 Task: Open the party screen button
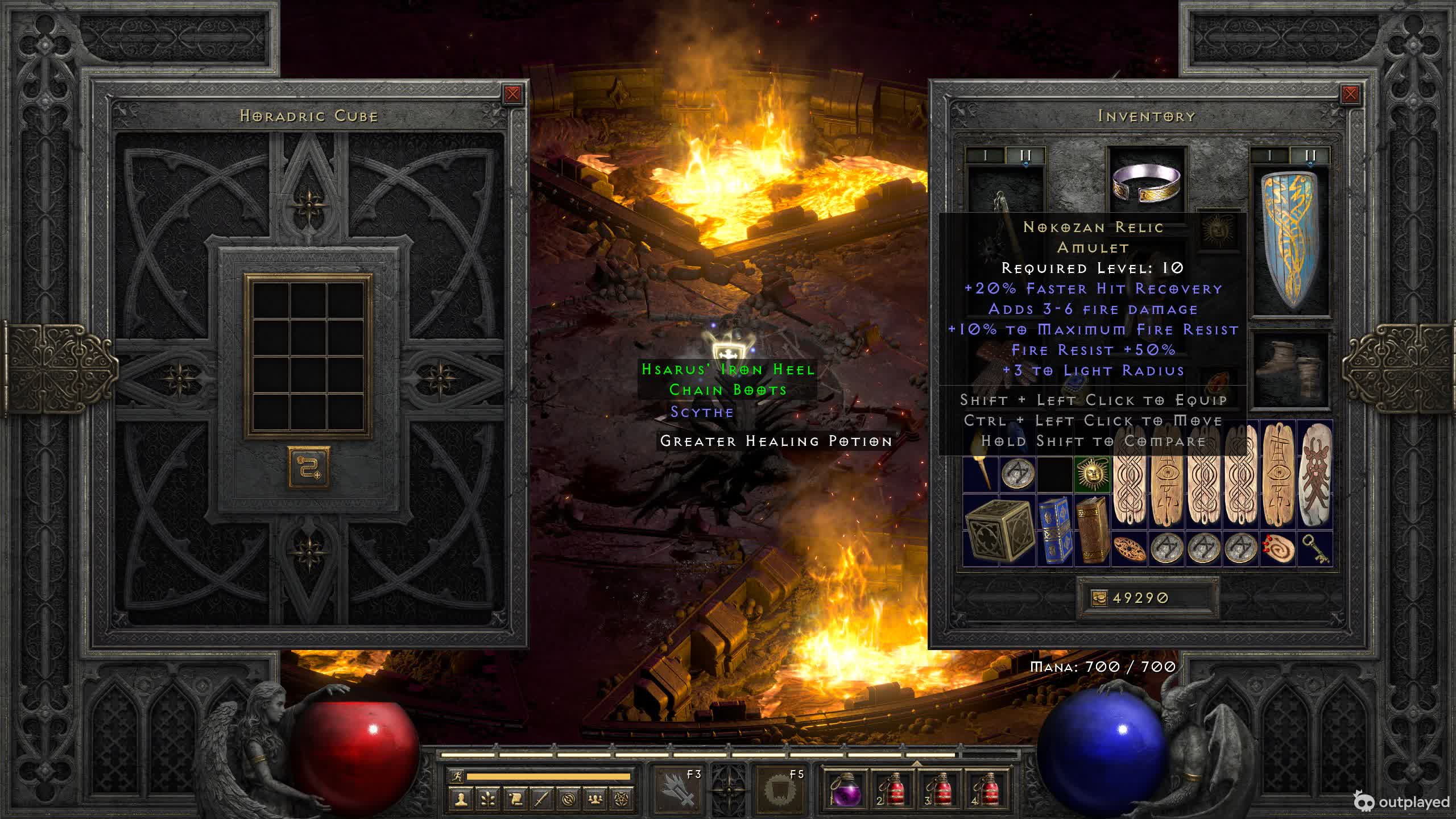[595, 799]
